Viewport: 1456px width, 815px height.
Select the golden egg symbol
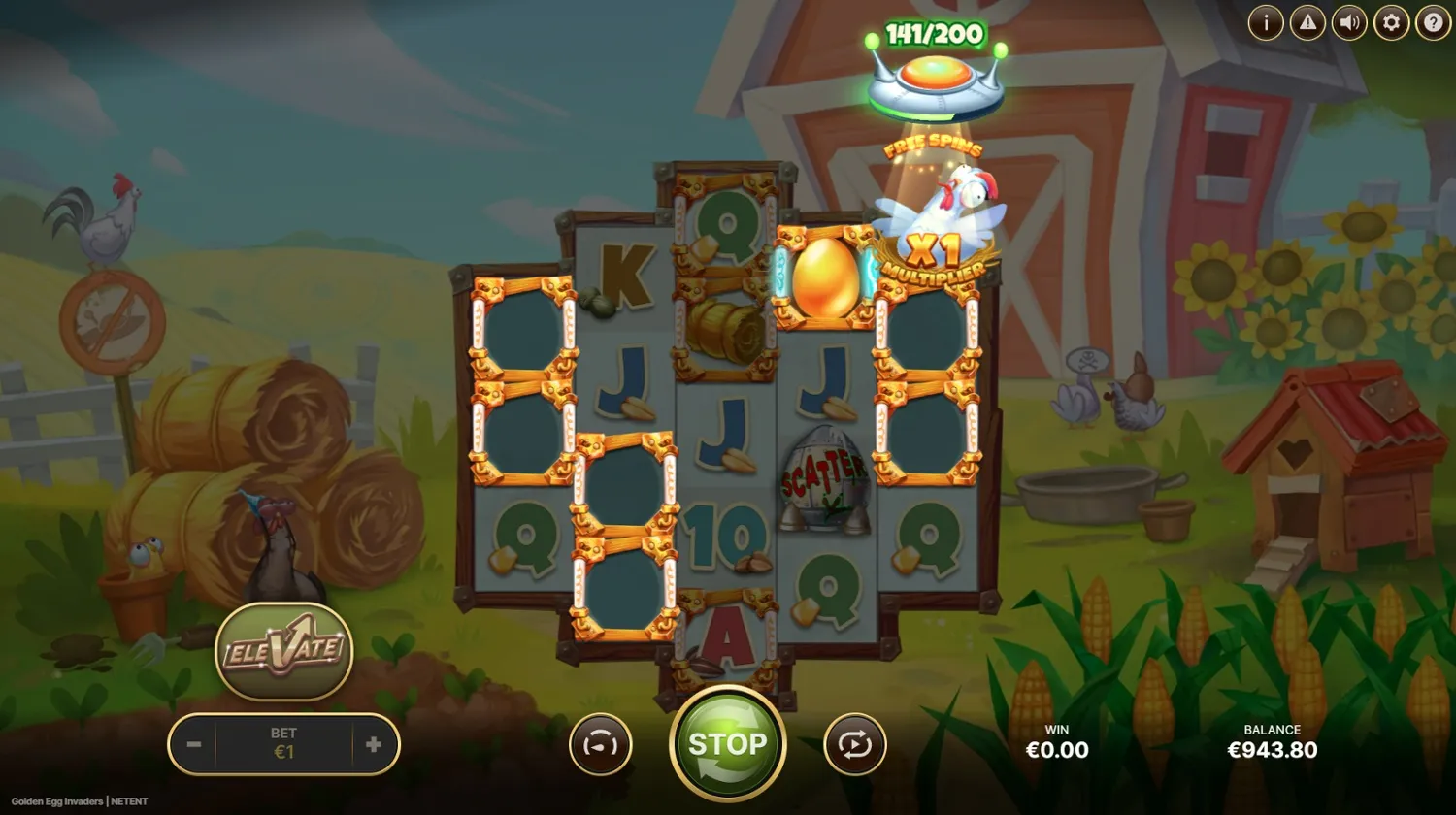coord(823,280)
